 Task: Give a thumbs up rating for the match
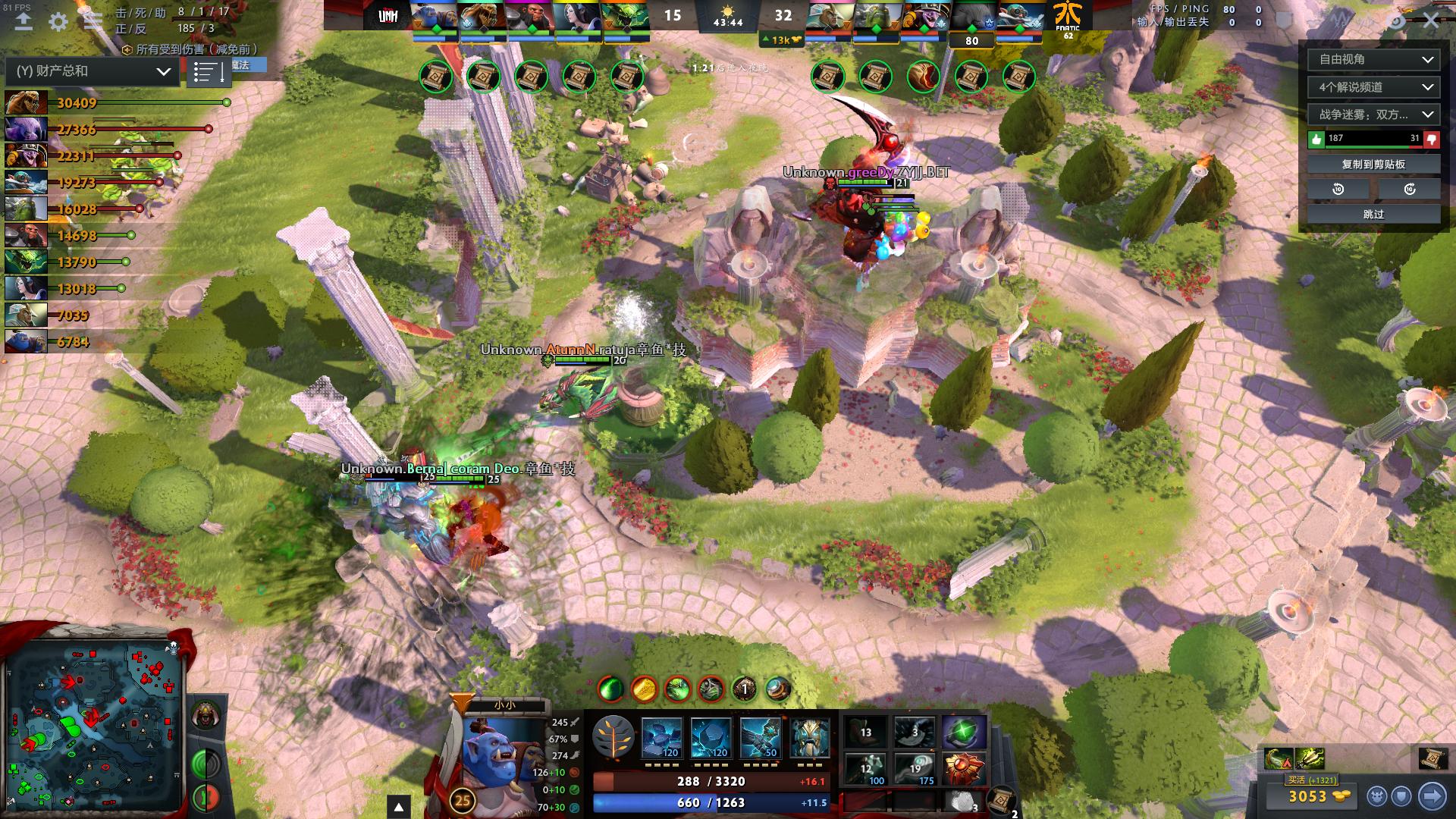pyautogui.click(x=1317, y=138)
